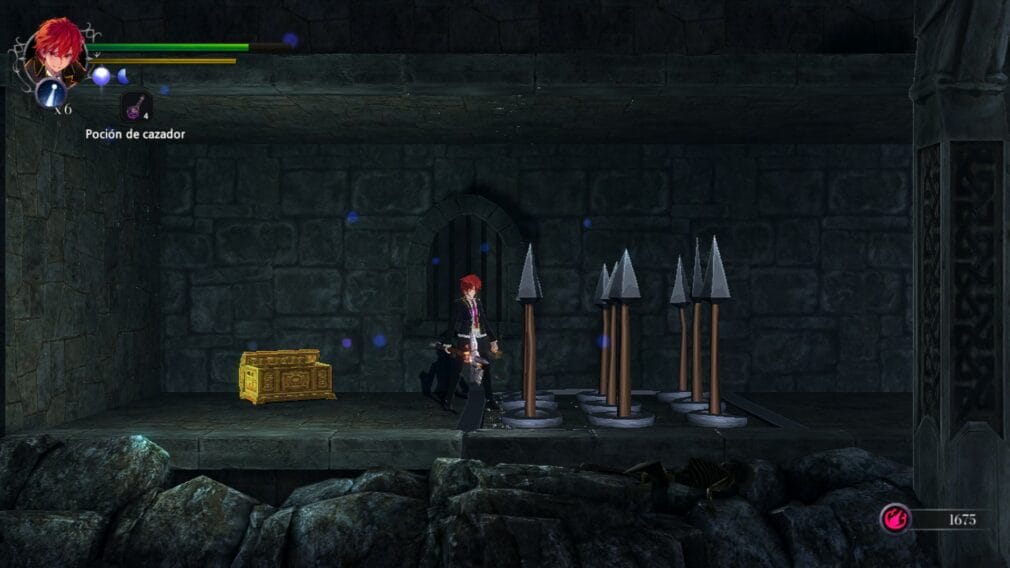Activate the blue sub-weapon icon under the portrait

[x=51, y=93]
